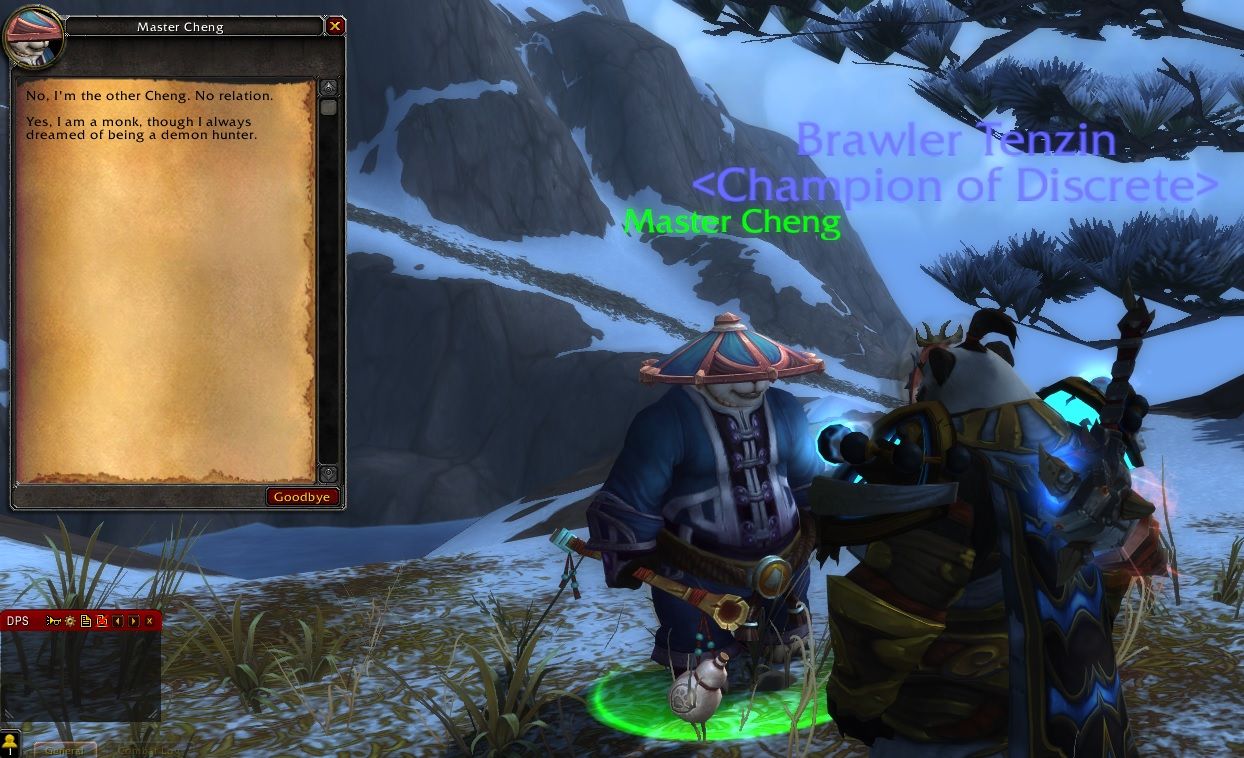
Task: Say Goodbye to Master Cheng
Action: (x=302, y=497)
